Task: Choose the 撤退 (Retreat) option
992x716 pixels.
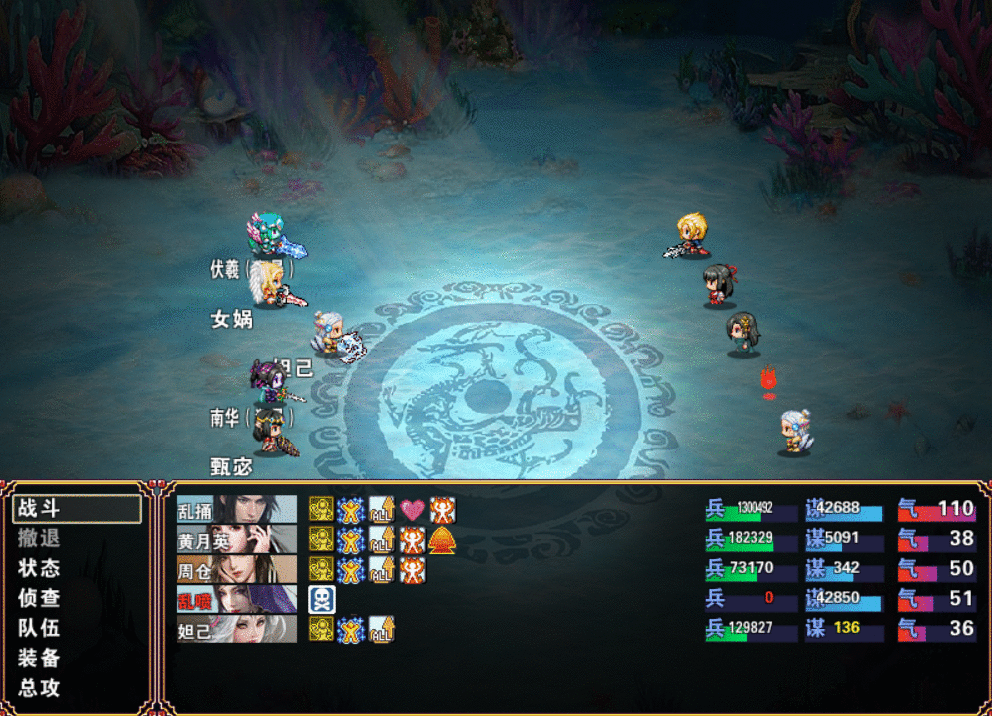Action: (x=39, y=538)
